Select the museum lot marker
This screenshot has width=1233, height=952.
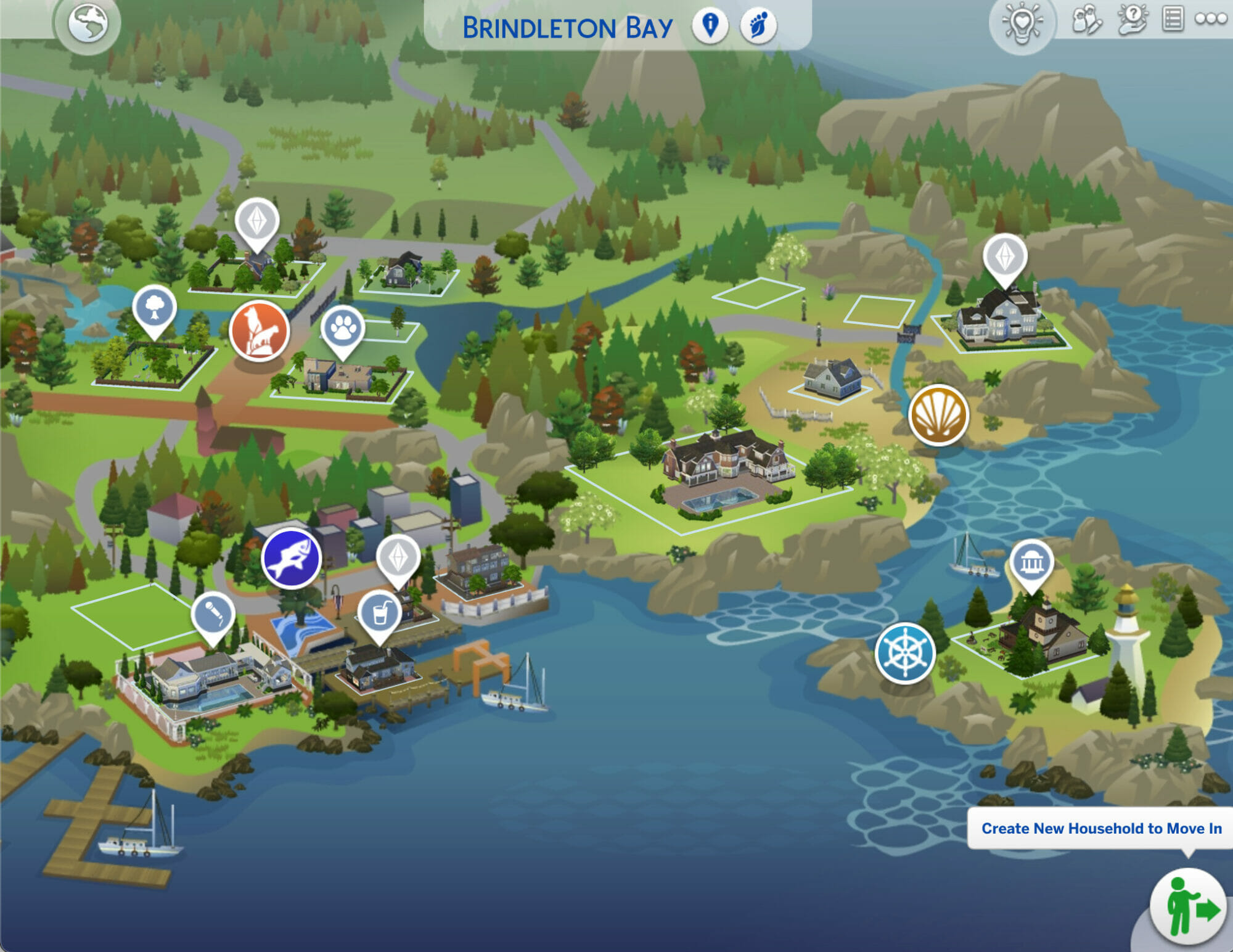pos(1031,562)
